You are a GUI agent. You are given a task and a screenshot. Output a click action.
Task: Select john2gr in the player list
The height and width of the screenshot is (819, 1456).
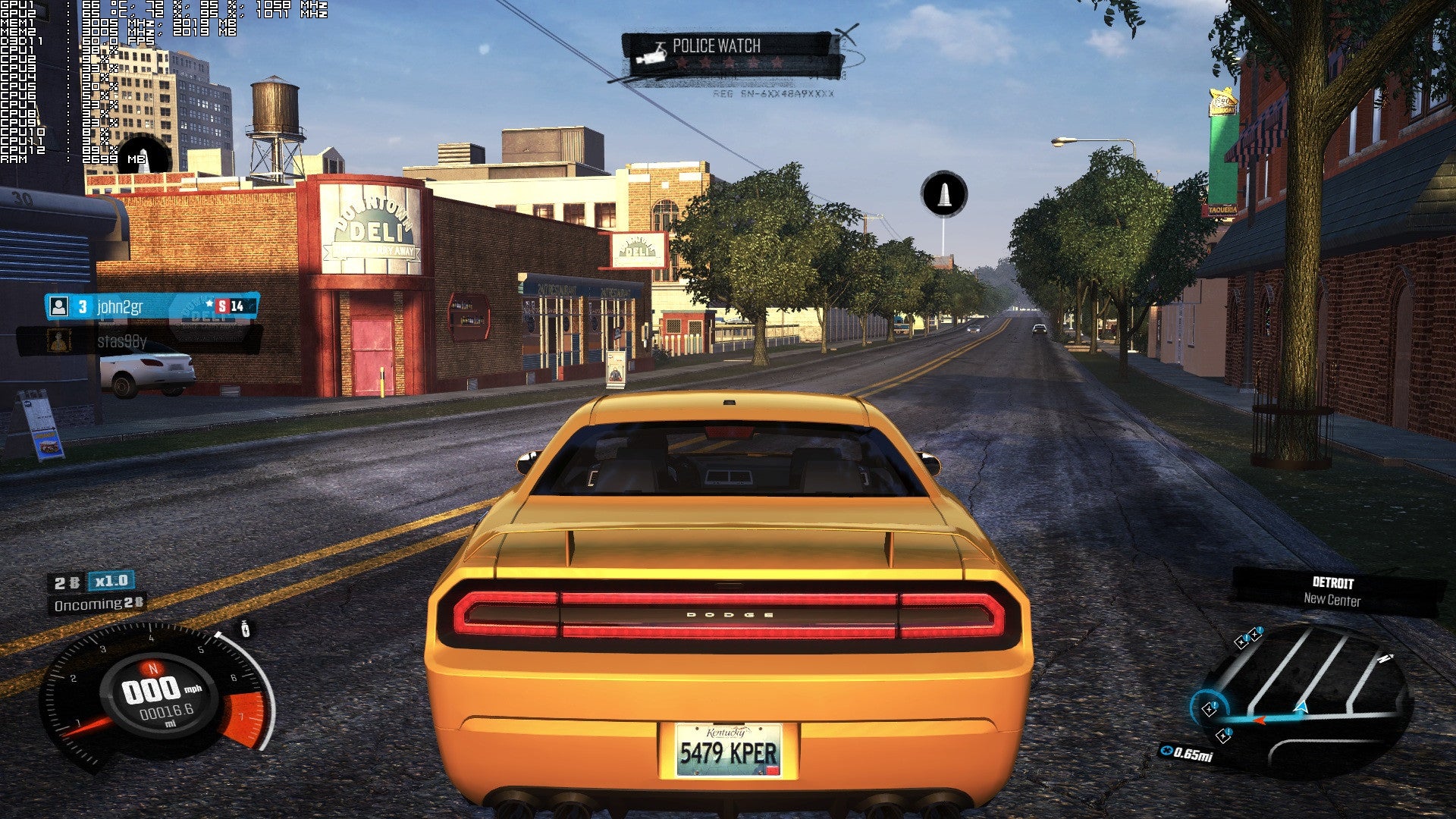tap(120, 307)
